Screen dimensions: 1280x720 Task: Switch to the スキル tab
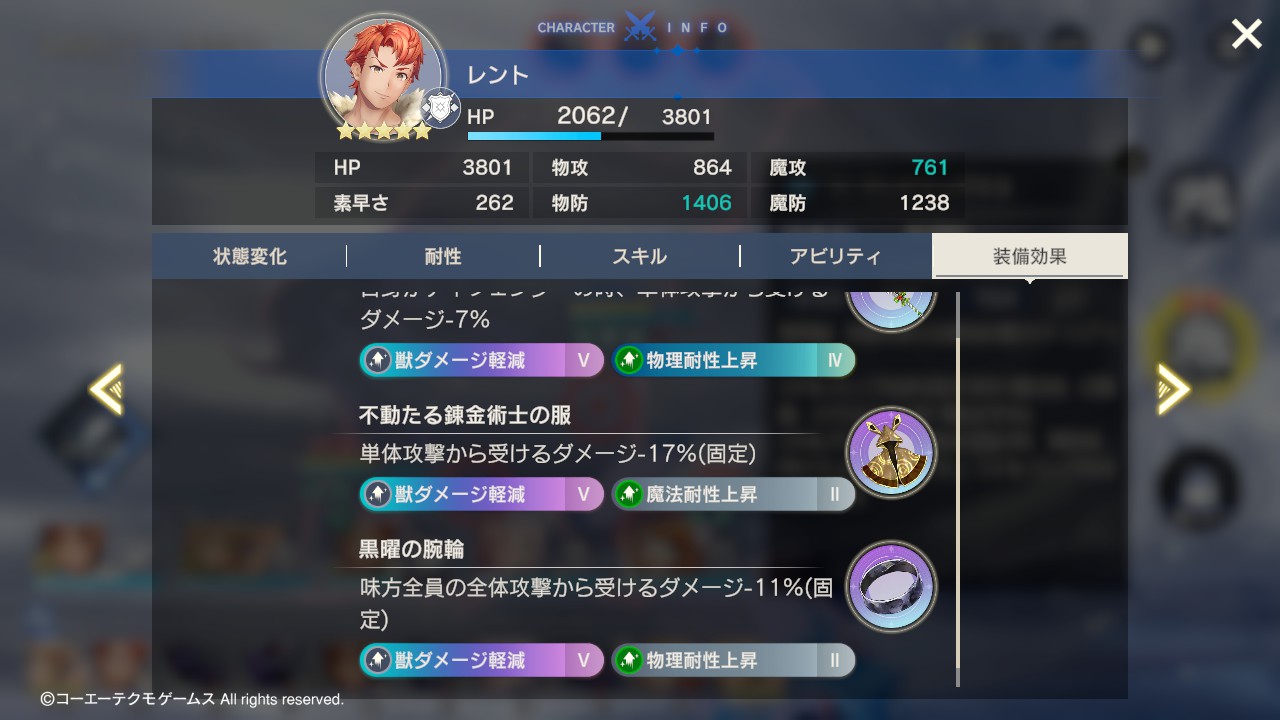pos(640,256)
